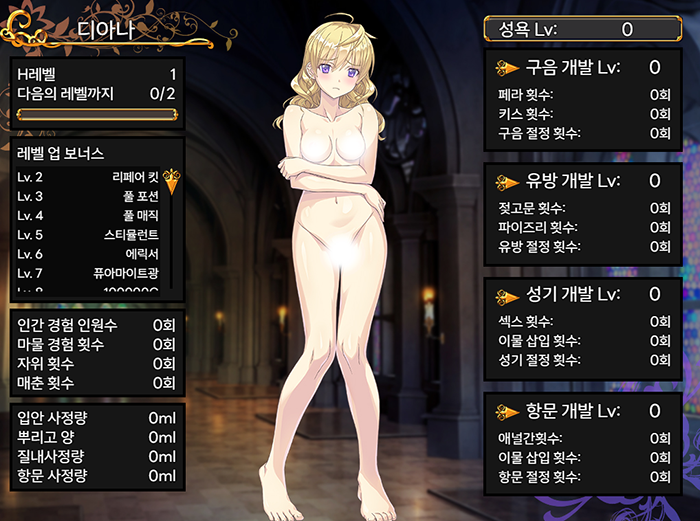700x521 pixels.
Task: Choose the Lv. 7 퓨아마이트광 bonus row
Action: [88, 273]
